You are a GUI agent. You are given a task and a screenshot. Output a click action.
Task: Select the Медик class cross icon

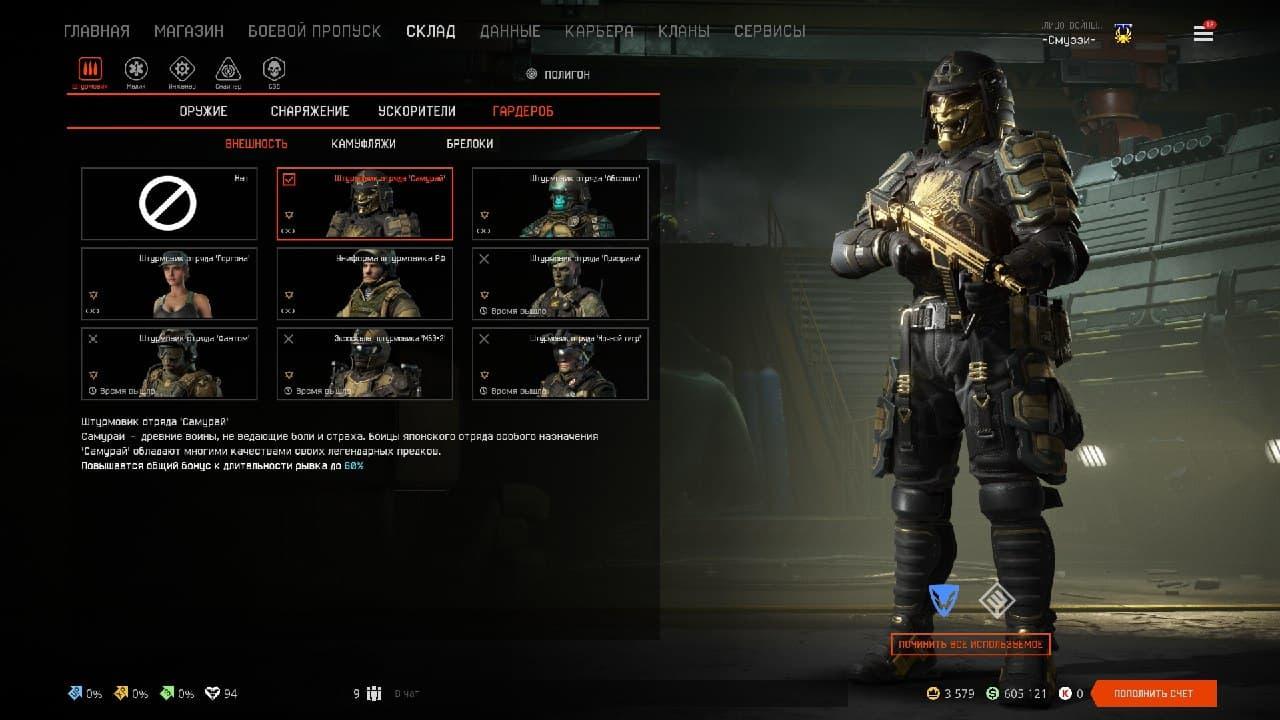coord(136,70)
